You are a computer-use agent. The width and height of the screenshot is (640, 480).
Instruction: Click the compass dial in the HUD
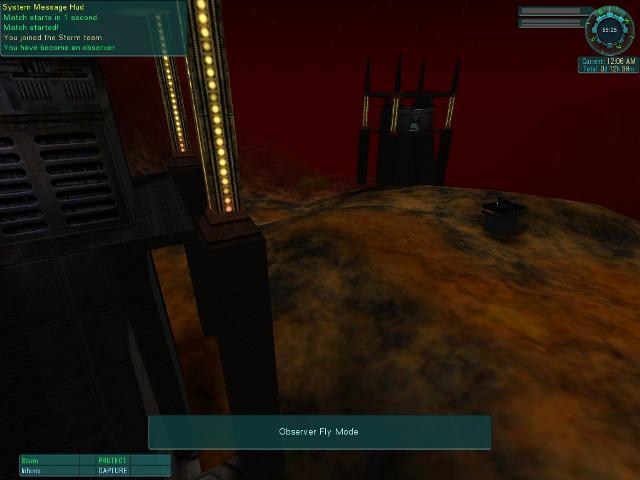[608, 29]
